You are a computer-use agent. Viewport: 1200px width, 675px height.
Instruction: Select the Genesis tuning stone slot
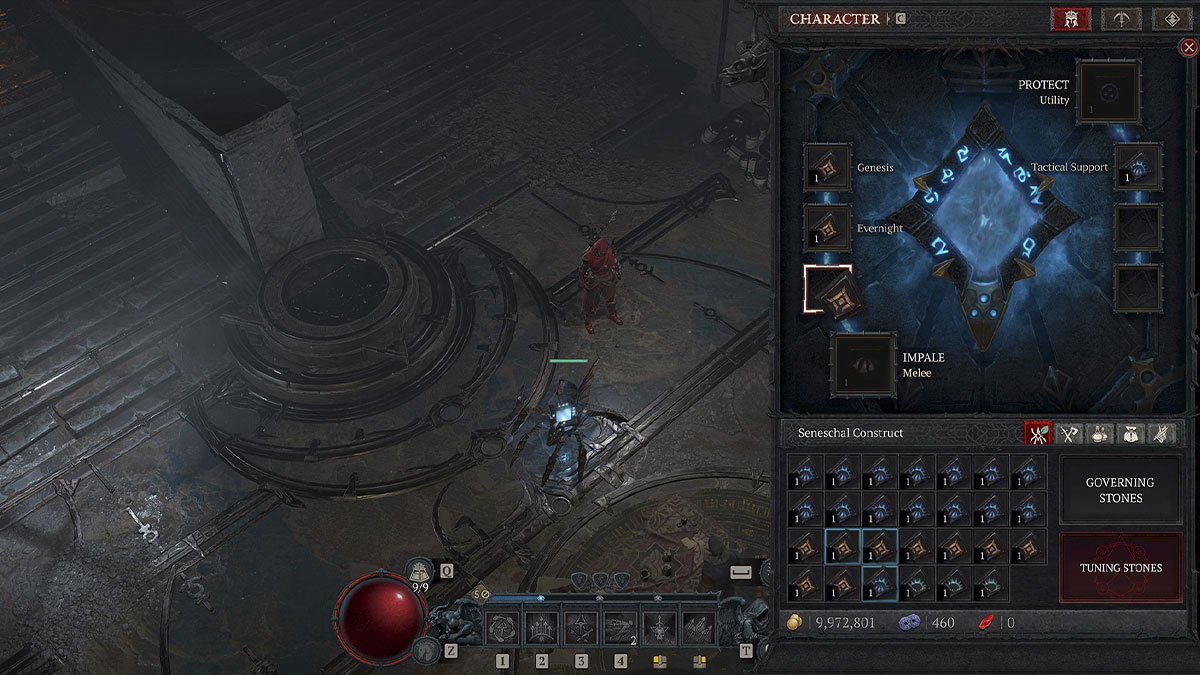click(827, 168)
